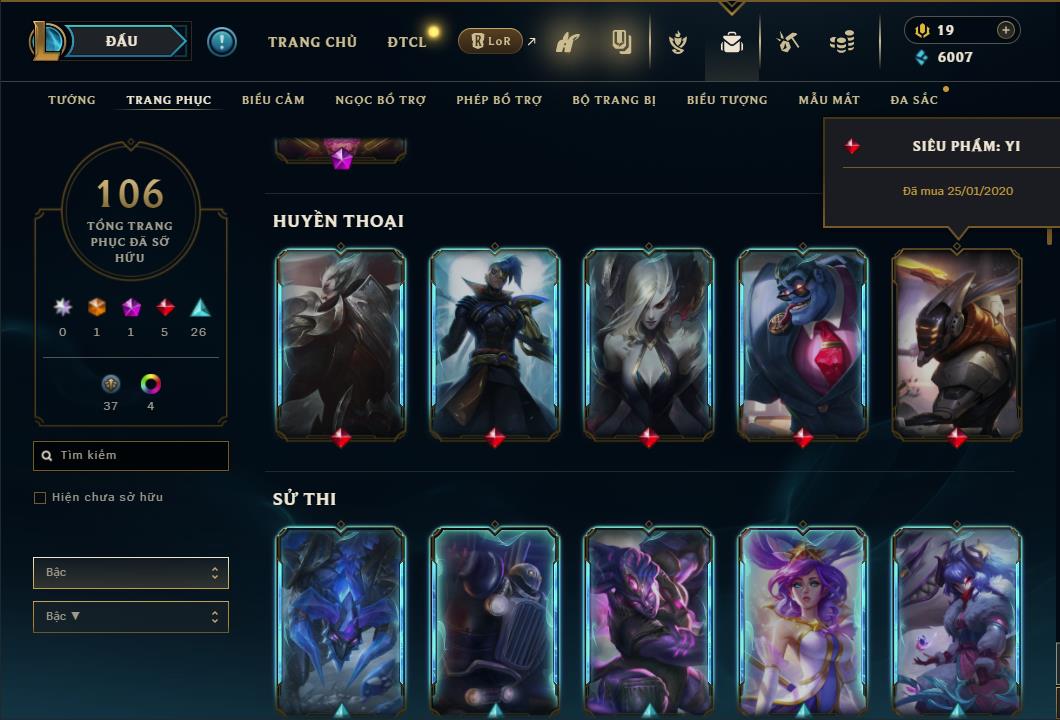
Task: Toggle the Hiện chưa sở hữu checkbox
Action: pyautogui.click(x=40, y=498)
